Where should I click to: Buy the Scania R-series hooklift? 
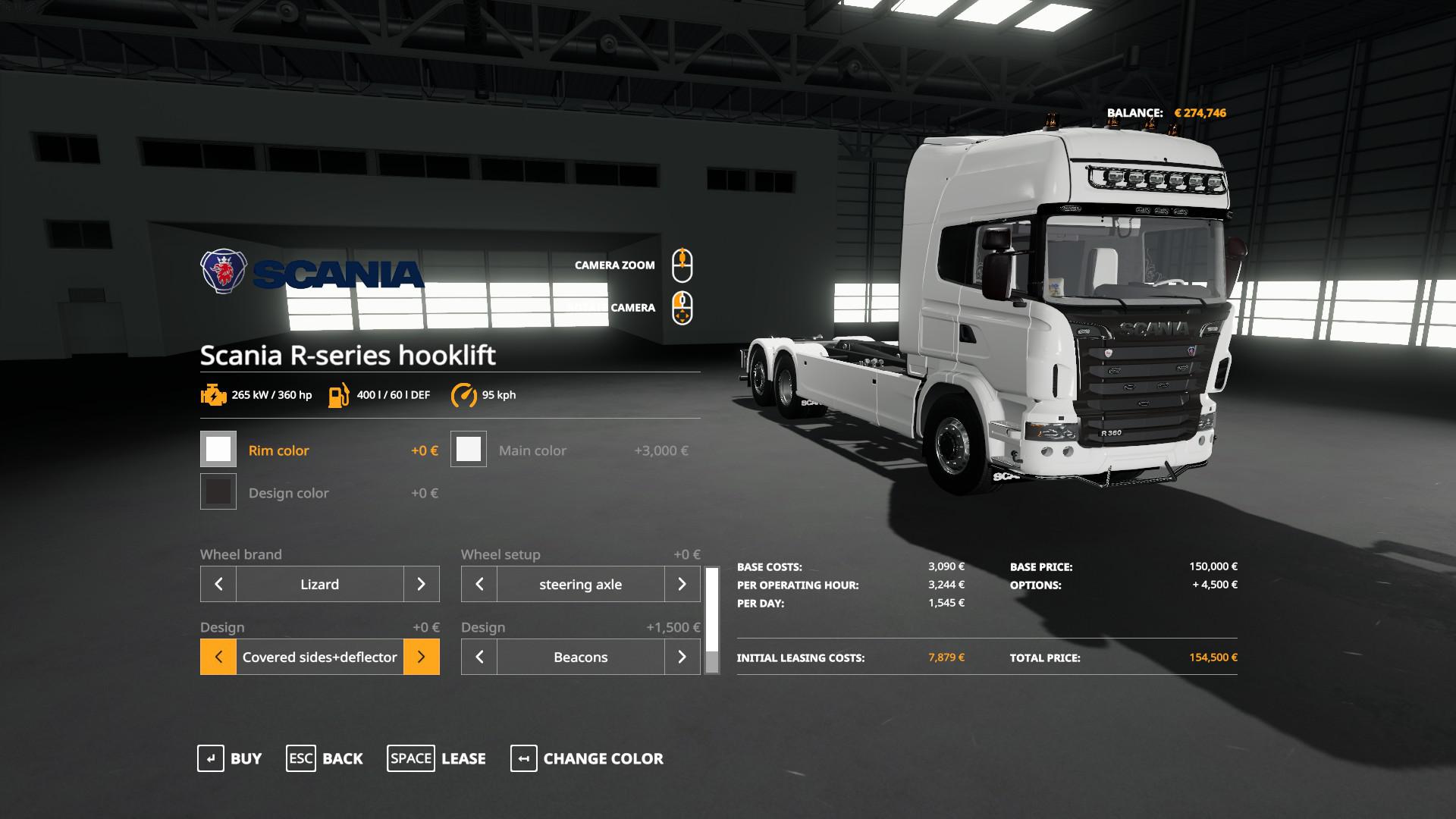(x=230, y=758)
